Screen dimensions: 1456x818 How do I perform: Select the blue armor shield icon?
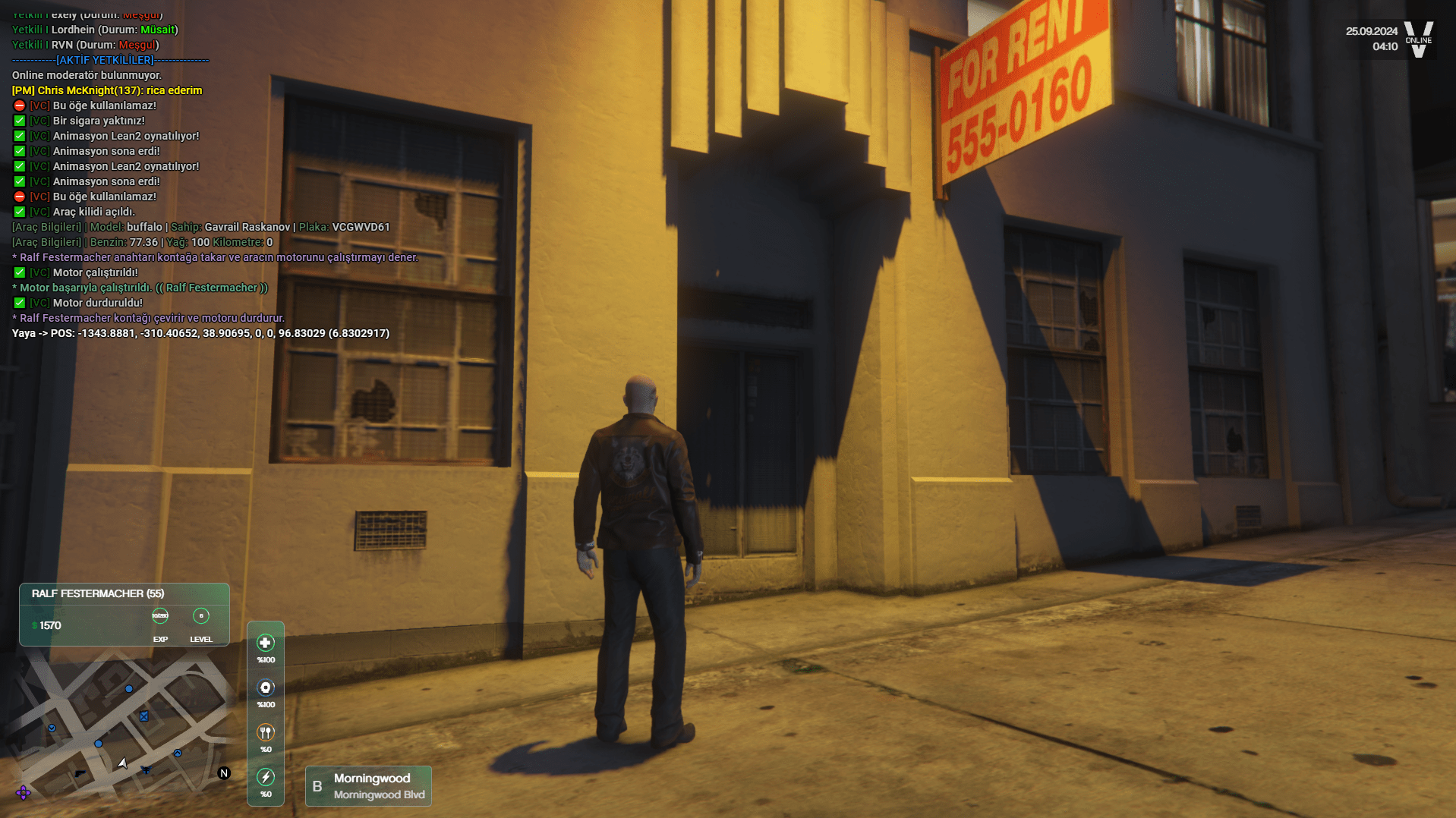coord(265,687)
